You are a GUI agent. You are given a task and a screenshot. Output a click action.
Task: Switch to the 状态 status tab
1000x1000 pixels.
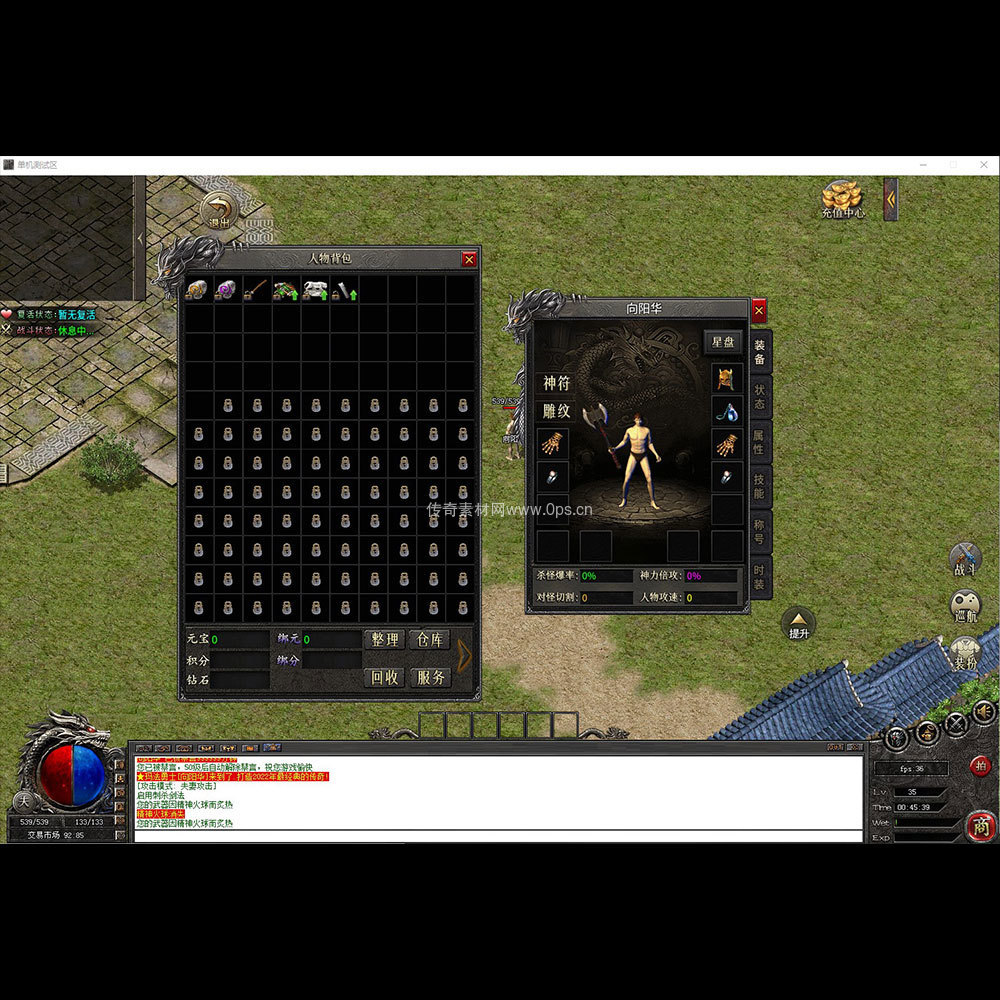click(760, 398)
